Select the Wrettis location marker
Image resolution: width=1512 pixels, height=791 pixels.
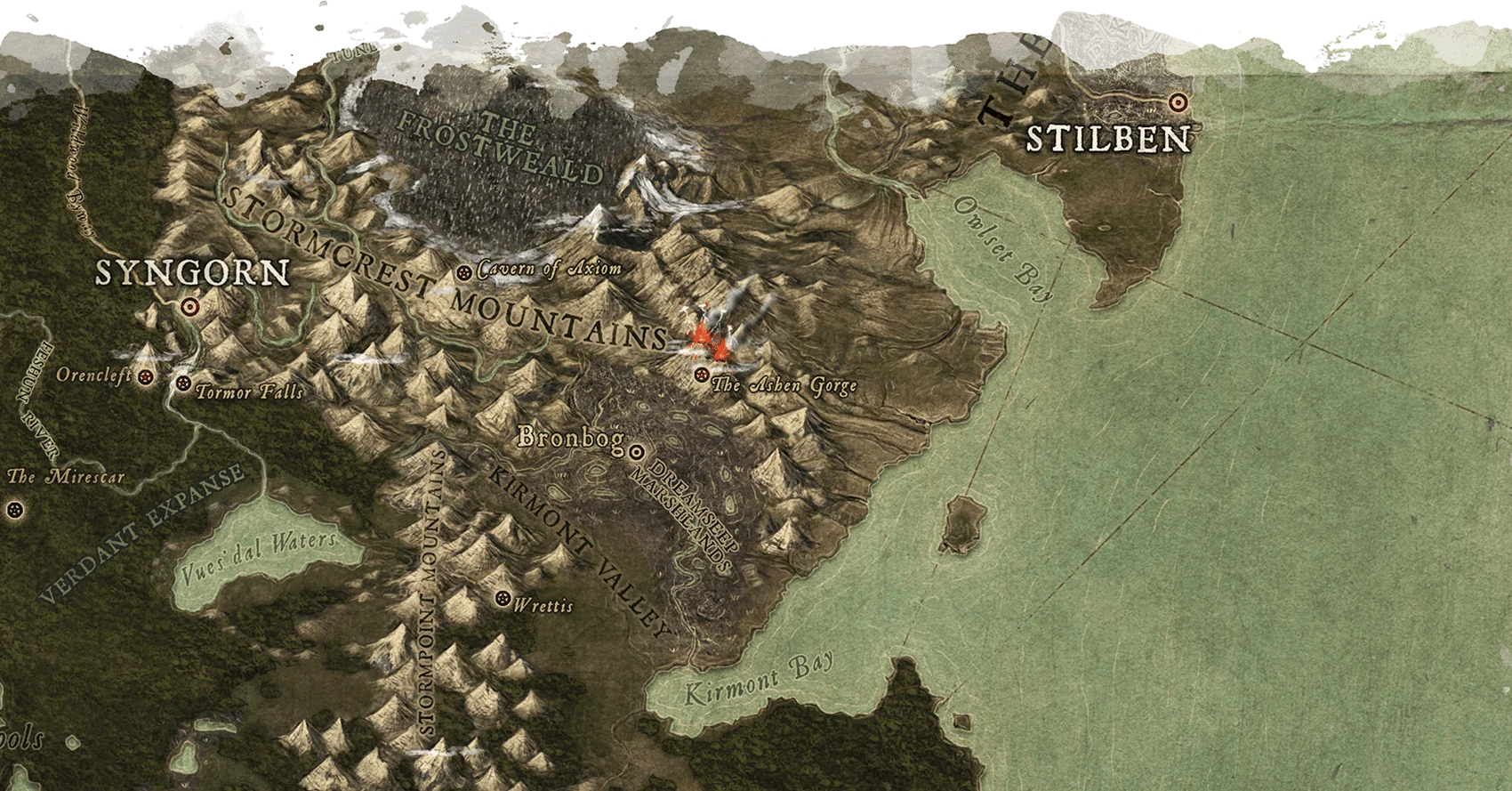tap(504, 599)
